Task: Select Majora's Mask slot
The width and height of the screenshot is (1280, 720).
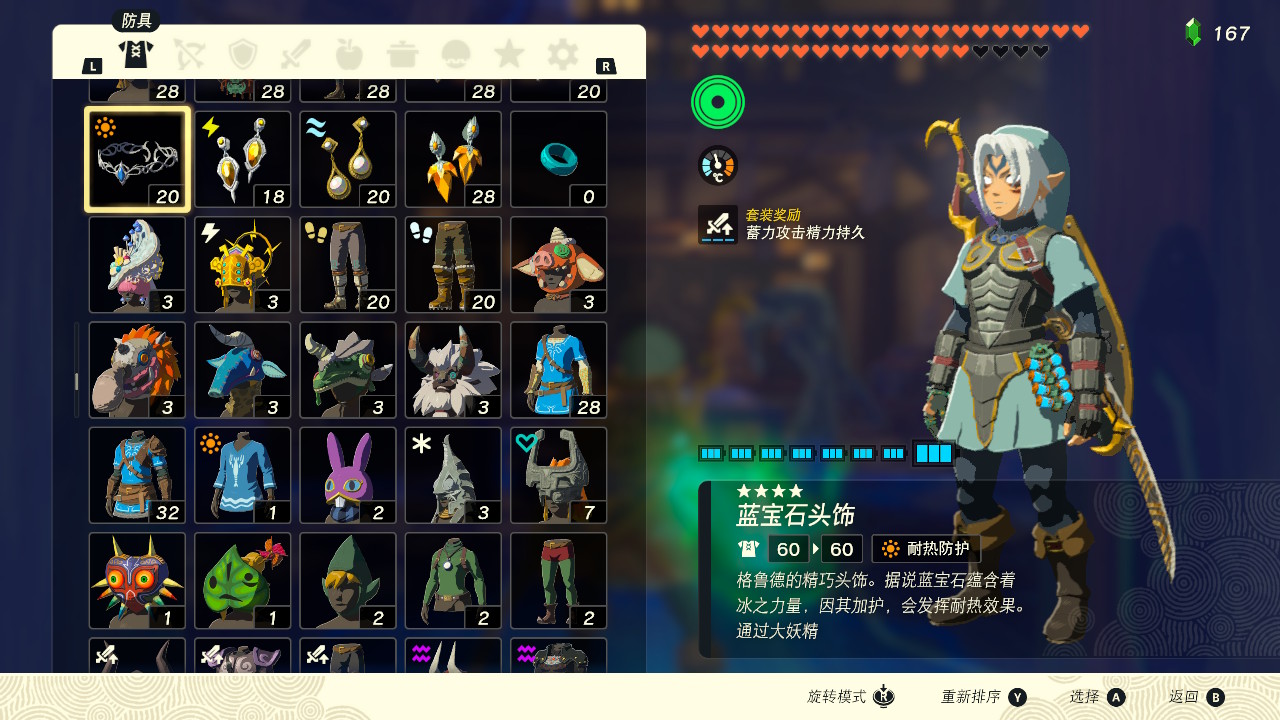Action: click(x=137, y=581)
